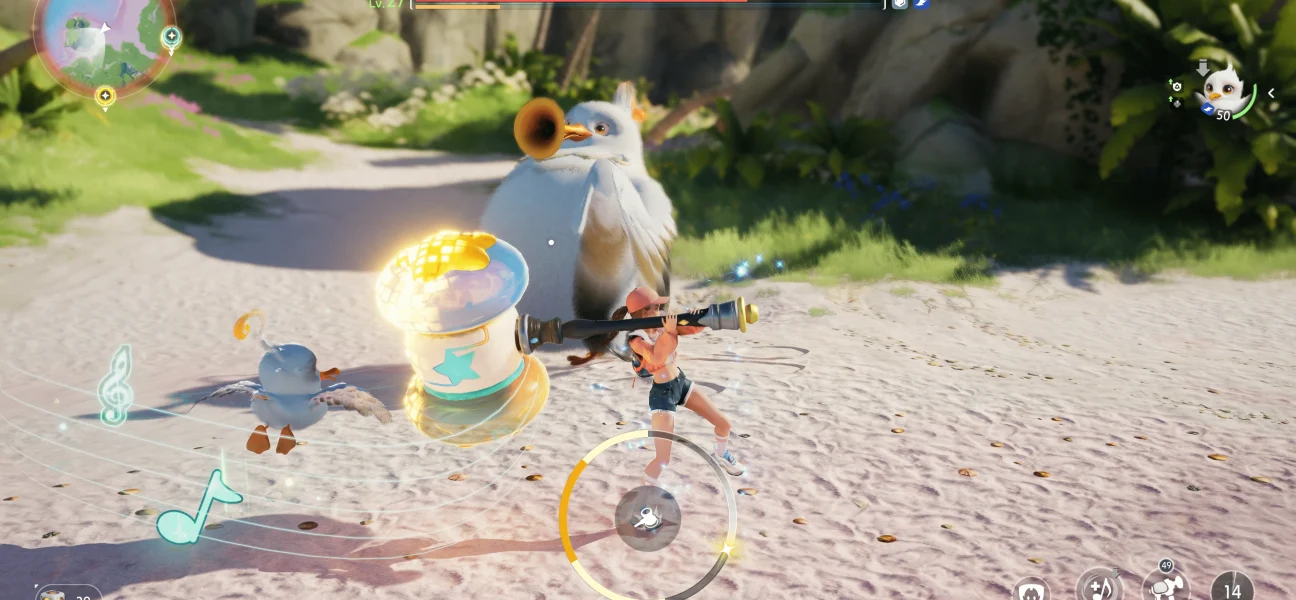The image size is (1296, 600).
Task: Use the mount skill with 49 badge
Action: [x=1165, y=587]
